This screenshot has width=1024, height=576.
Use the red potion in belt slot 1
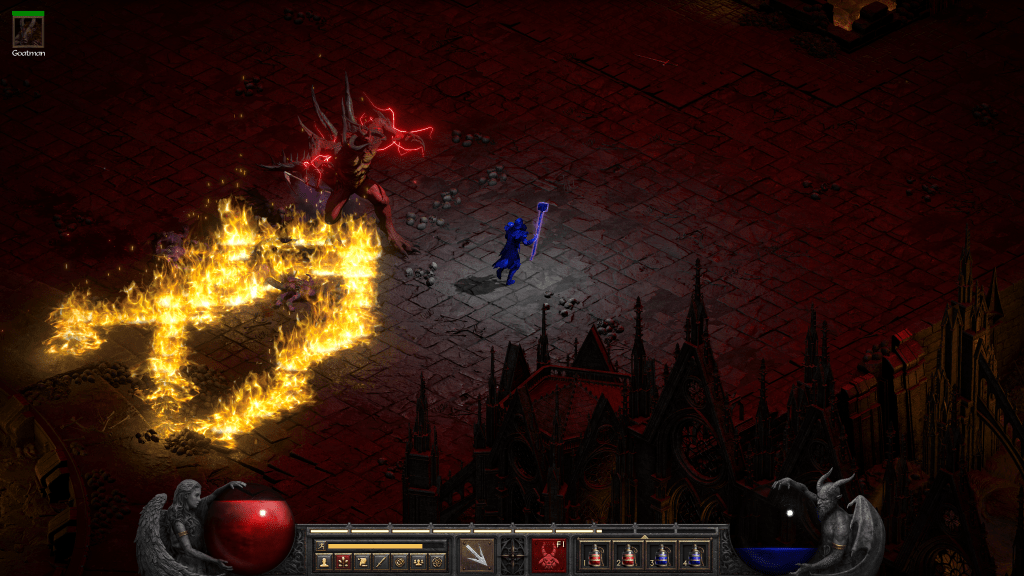pyautogui.click(x=596, y=556)
